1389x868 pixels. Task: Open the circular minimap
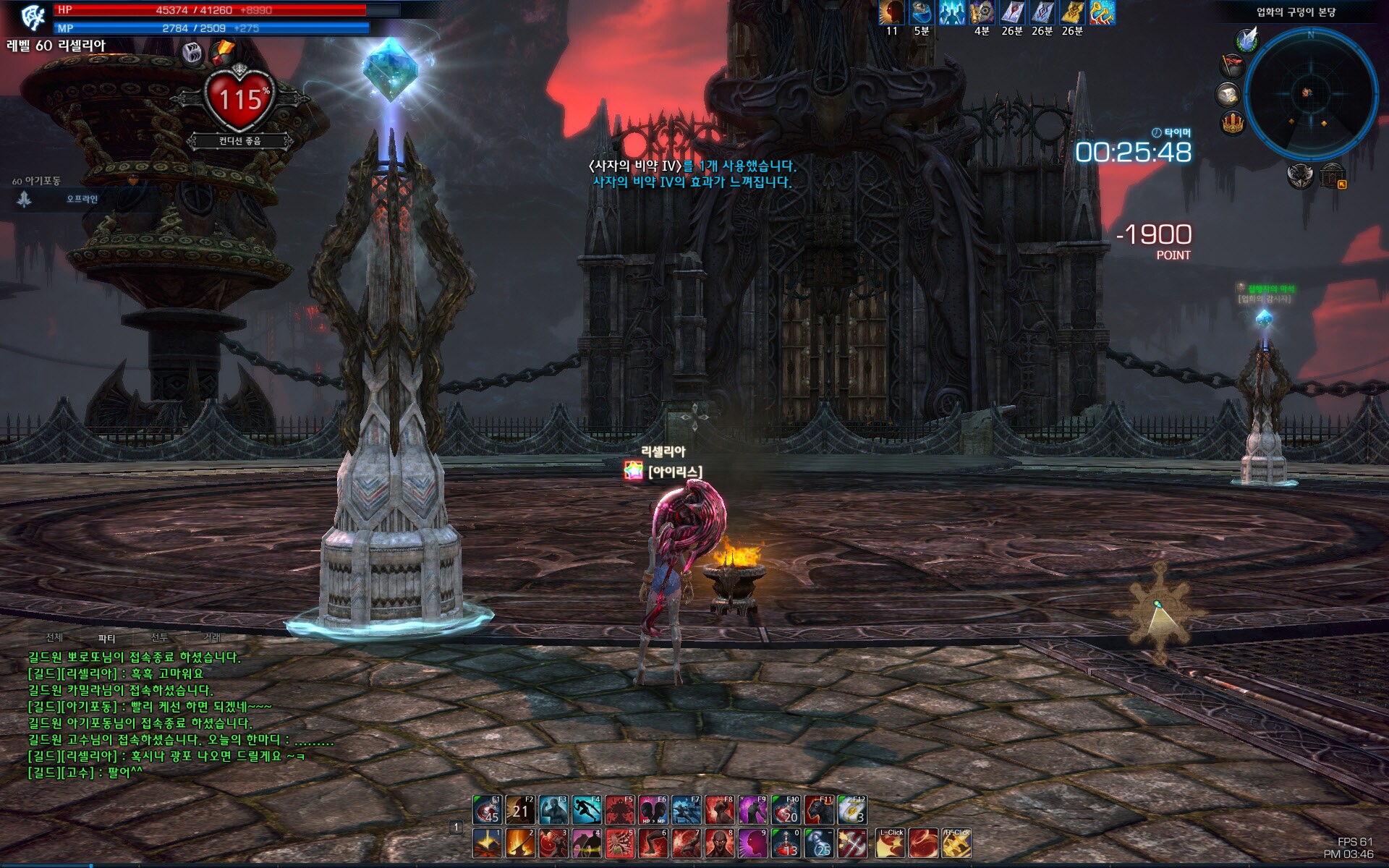tap(1310, 94)
